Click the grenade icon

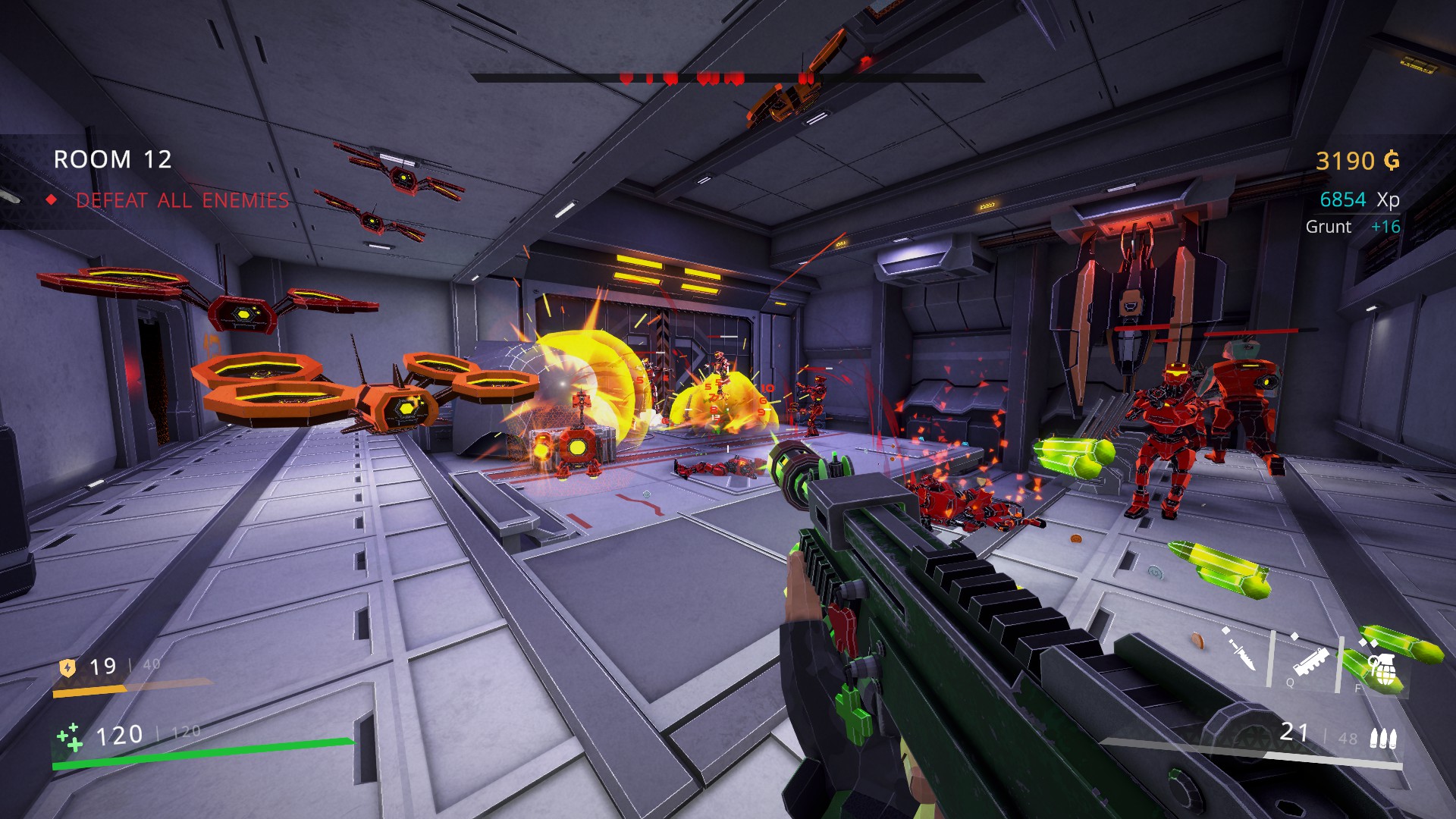pyautogui.click(x=1383, y=670)
